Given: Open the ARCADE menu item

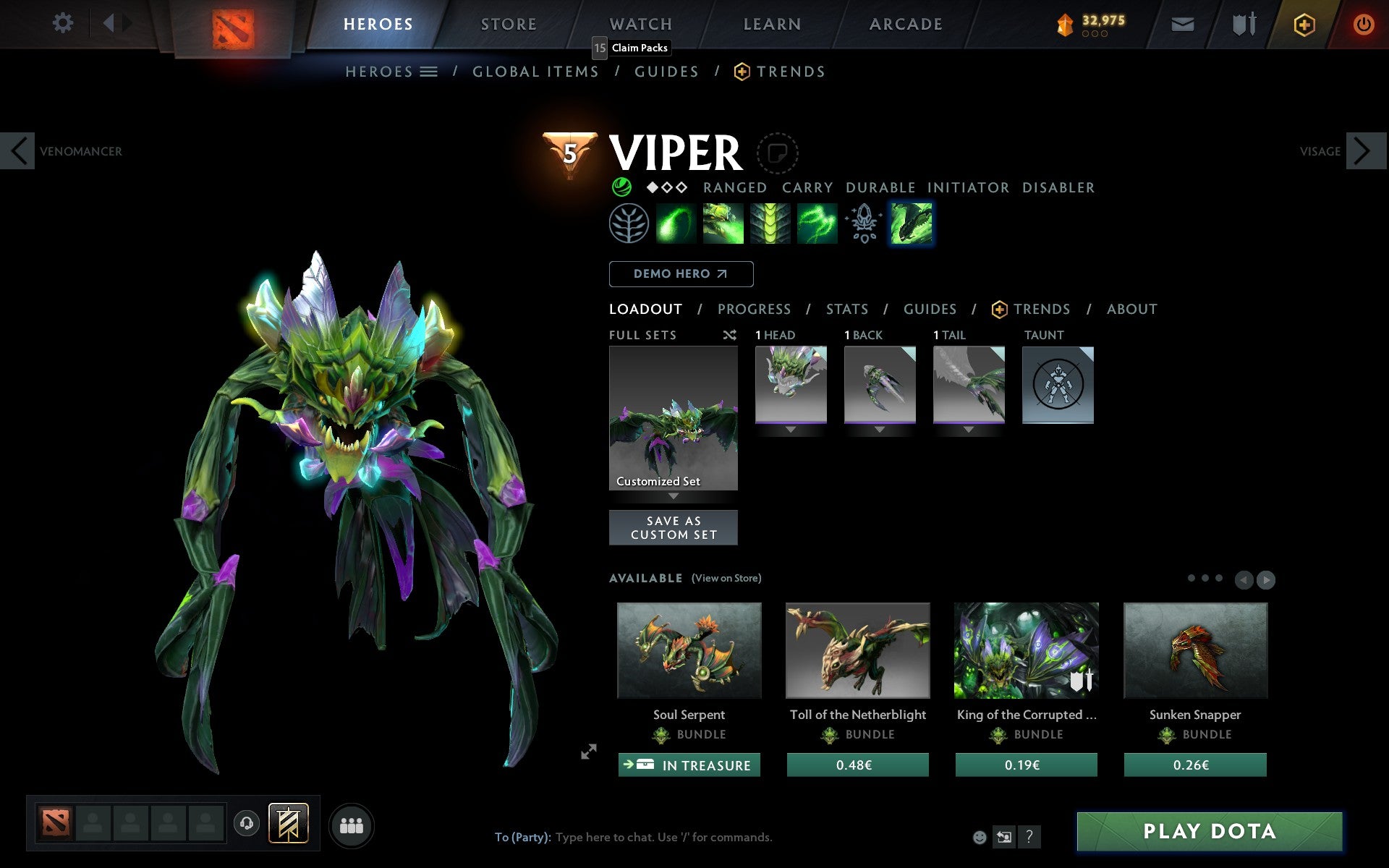Looking at the screenshot, I should [x=905, y=23].
